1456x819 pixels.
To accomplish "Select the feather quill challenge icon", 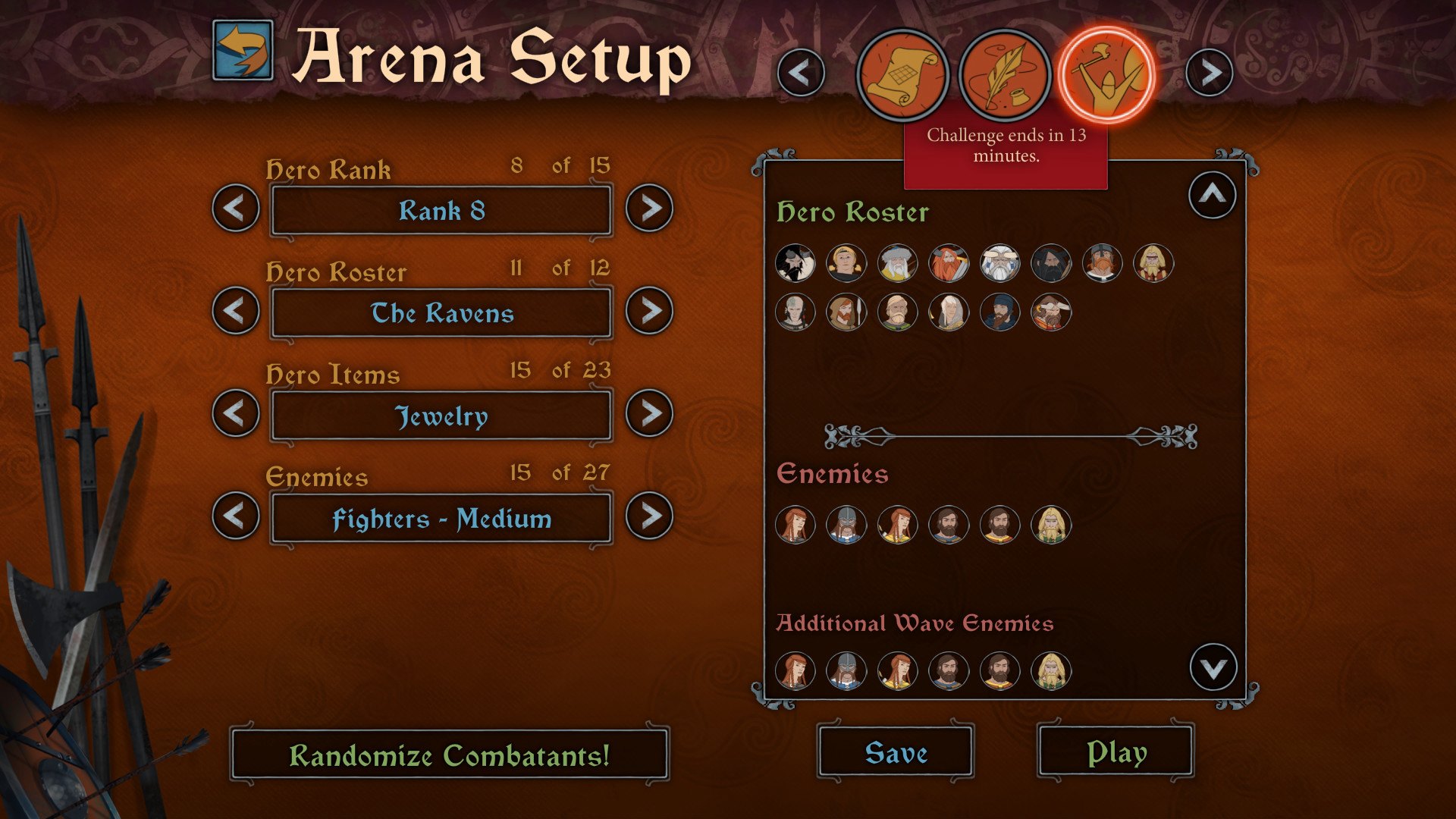I will coord(1004,75).
